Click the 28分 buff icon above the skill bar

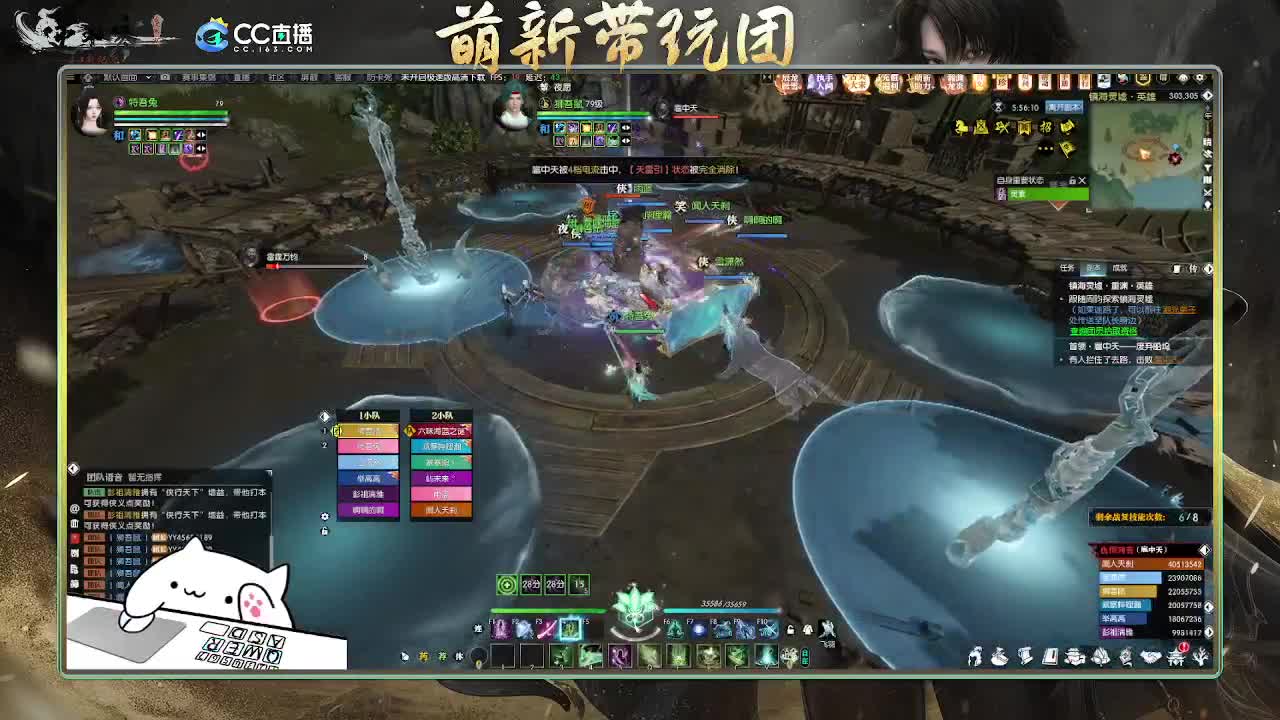tap(532, 585)
